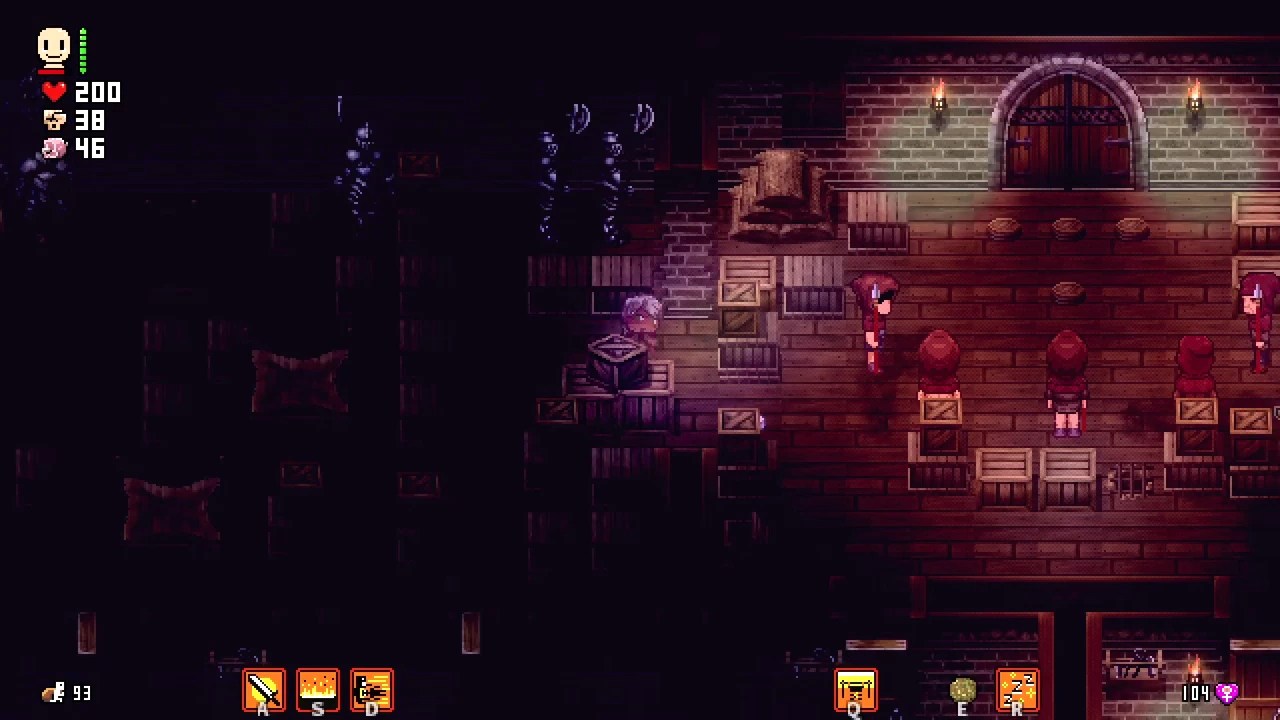Select the chest ability in slot Q
This screenshot has width=1280, height=720.
(x=856, y=689)
